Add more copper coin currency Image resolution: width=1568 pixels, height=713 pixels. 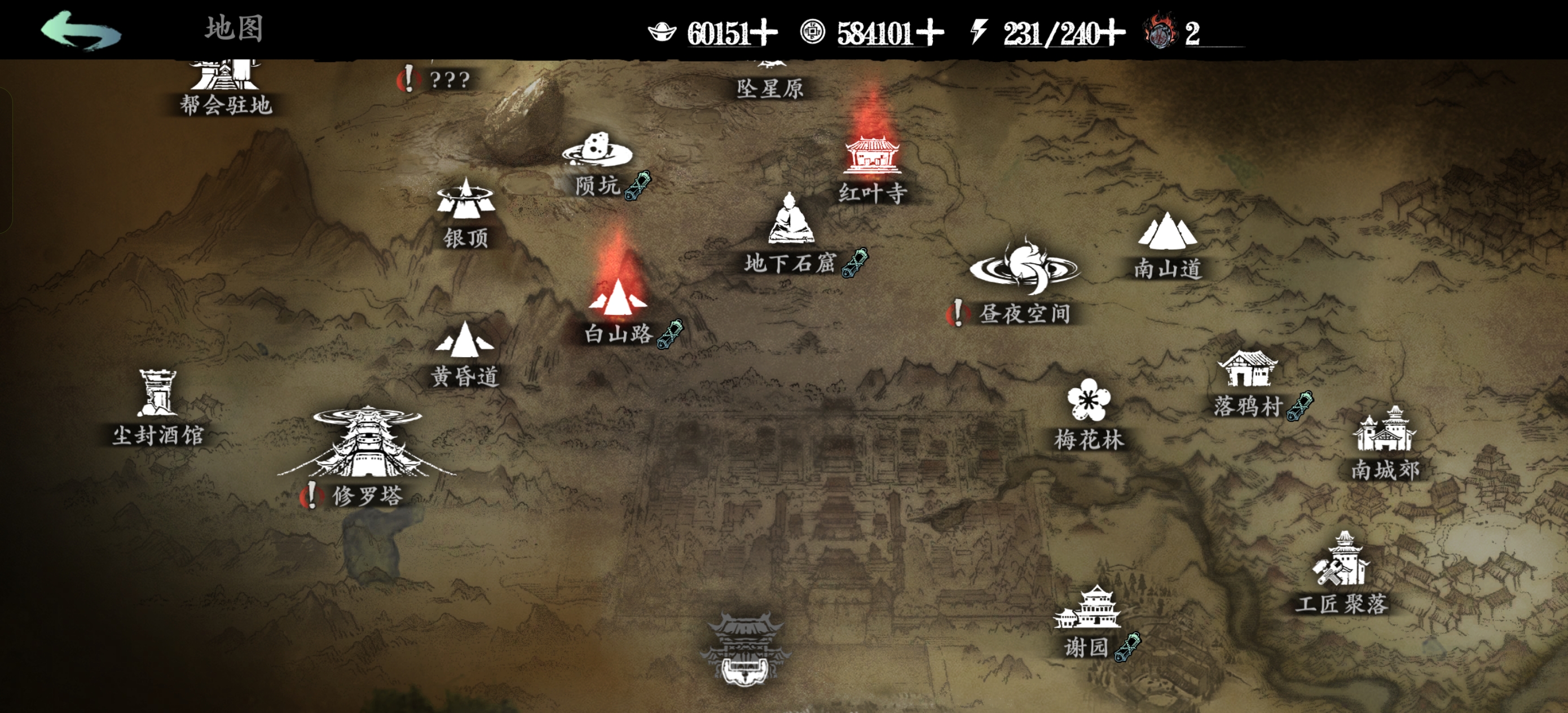(x=931, y=33)
